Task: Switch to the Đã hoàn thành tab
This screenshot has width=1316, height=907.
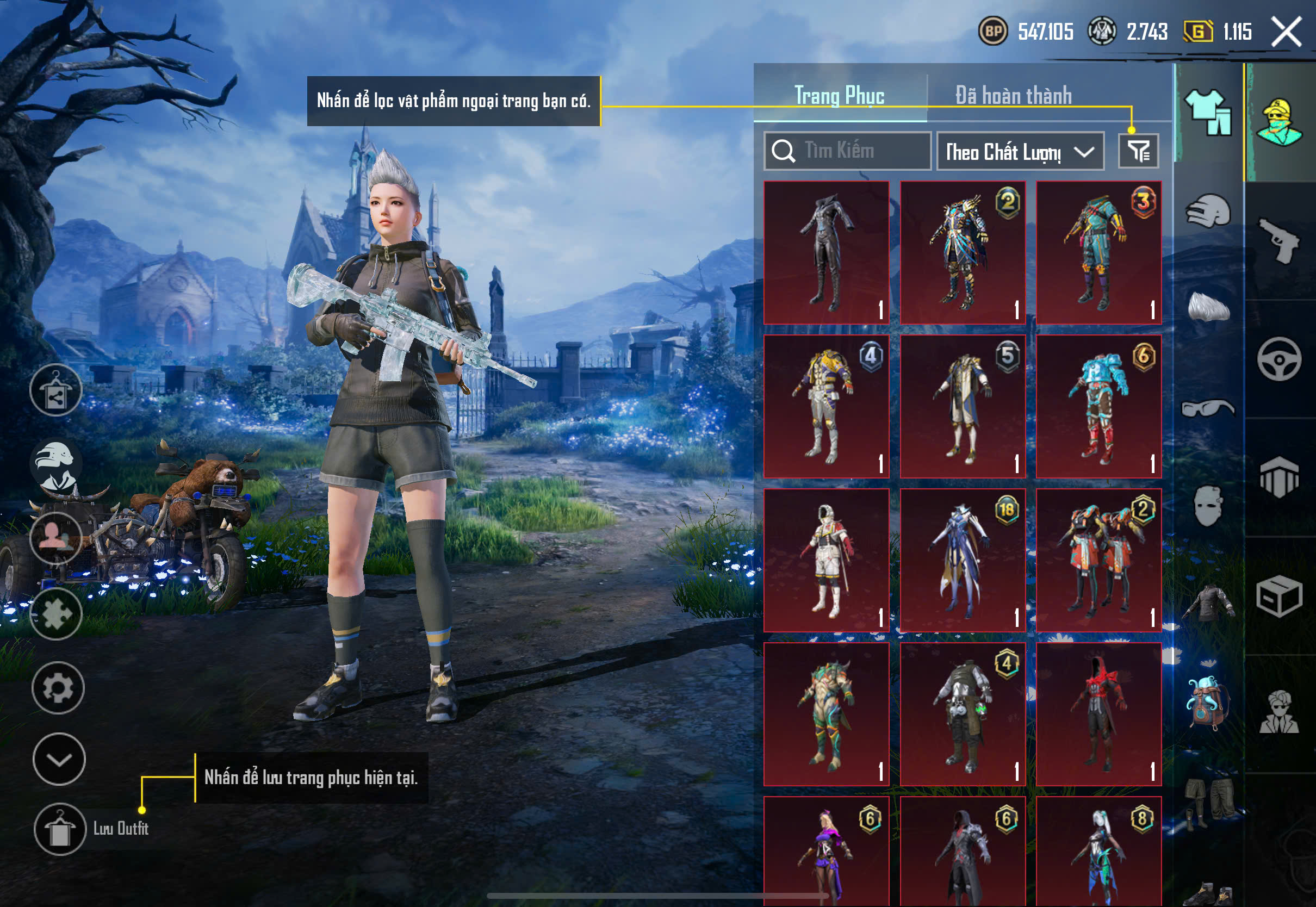Action: [x=1013, y=96]
